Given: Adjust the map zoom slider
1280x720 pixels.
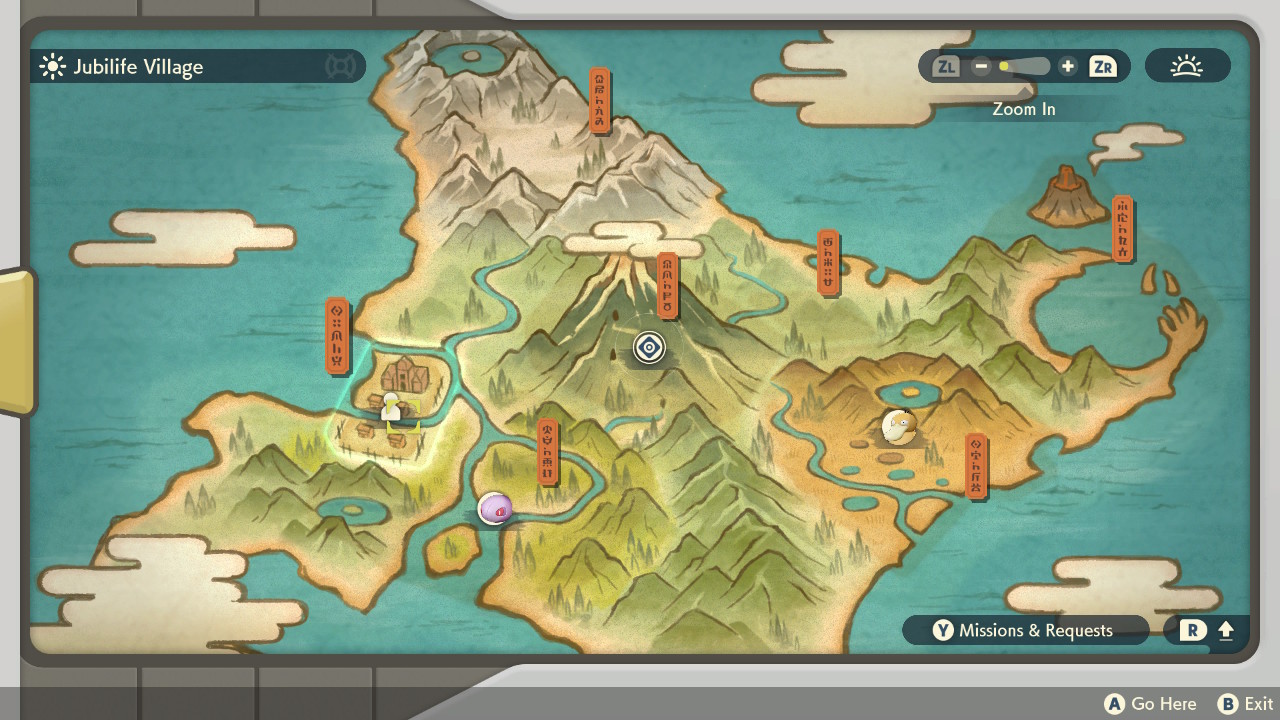Looking at the screenshot, I should 1024,67.
